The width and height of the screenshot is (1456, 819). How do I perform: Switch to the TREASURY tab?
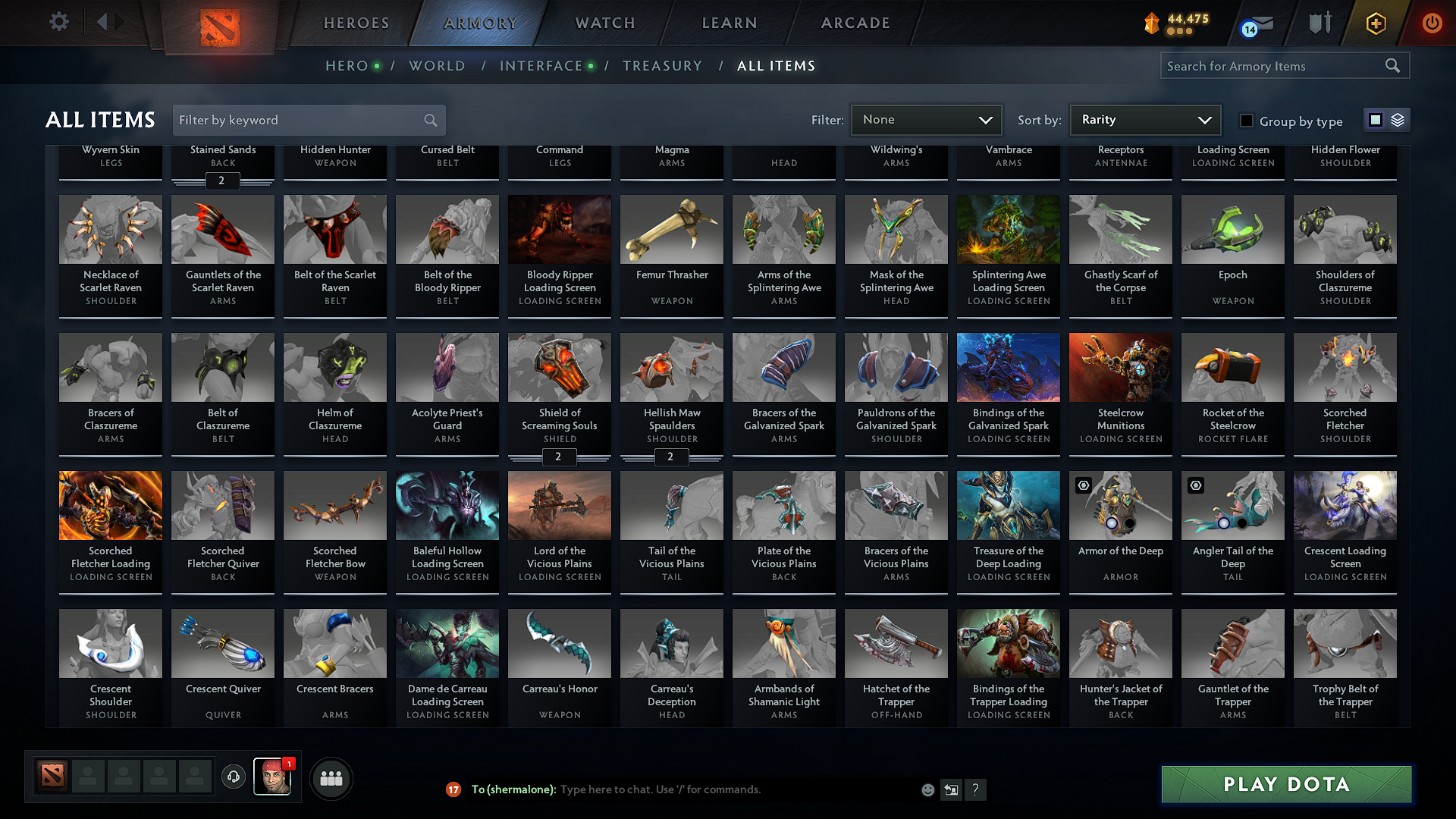(662, 66)
